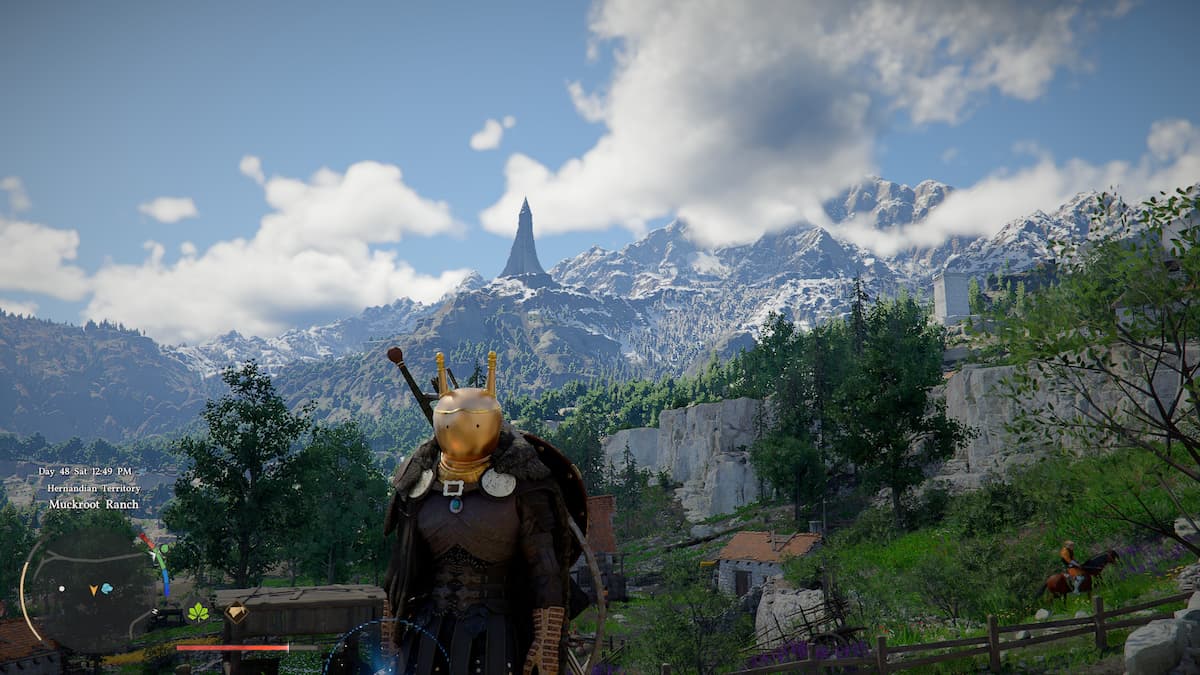Select the diamond-shaped icon above the health bar
This screenshot has width=1200, height=675.
coord(237,614)
